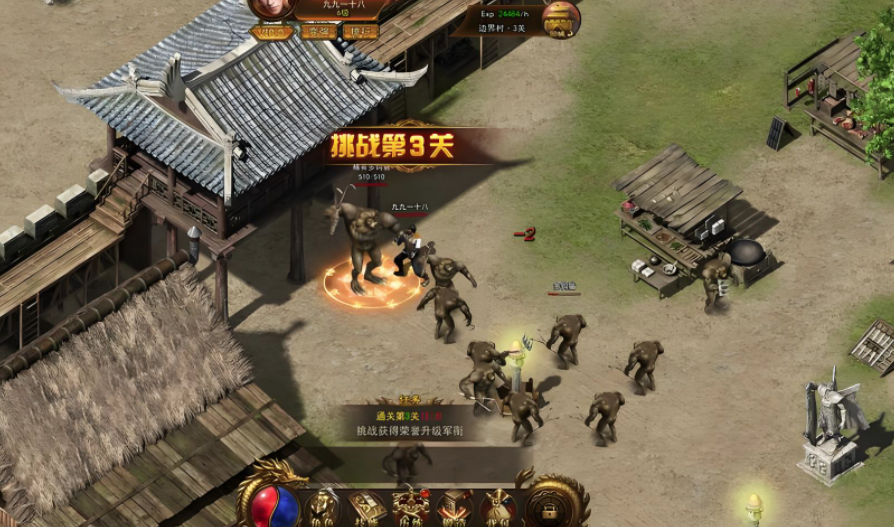Open the 锻造 forge anvil icon
This screenshot has height=527, width=894.
(454, 506)
